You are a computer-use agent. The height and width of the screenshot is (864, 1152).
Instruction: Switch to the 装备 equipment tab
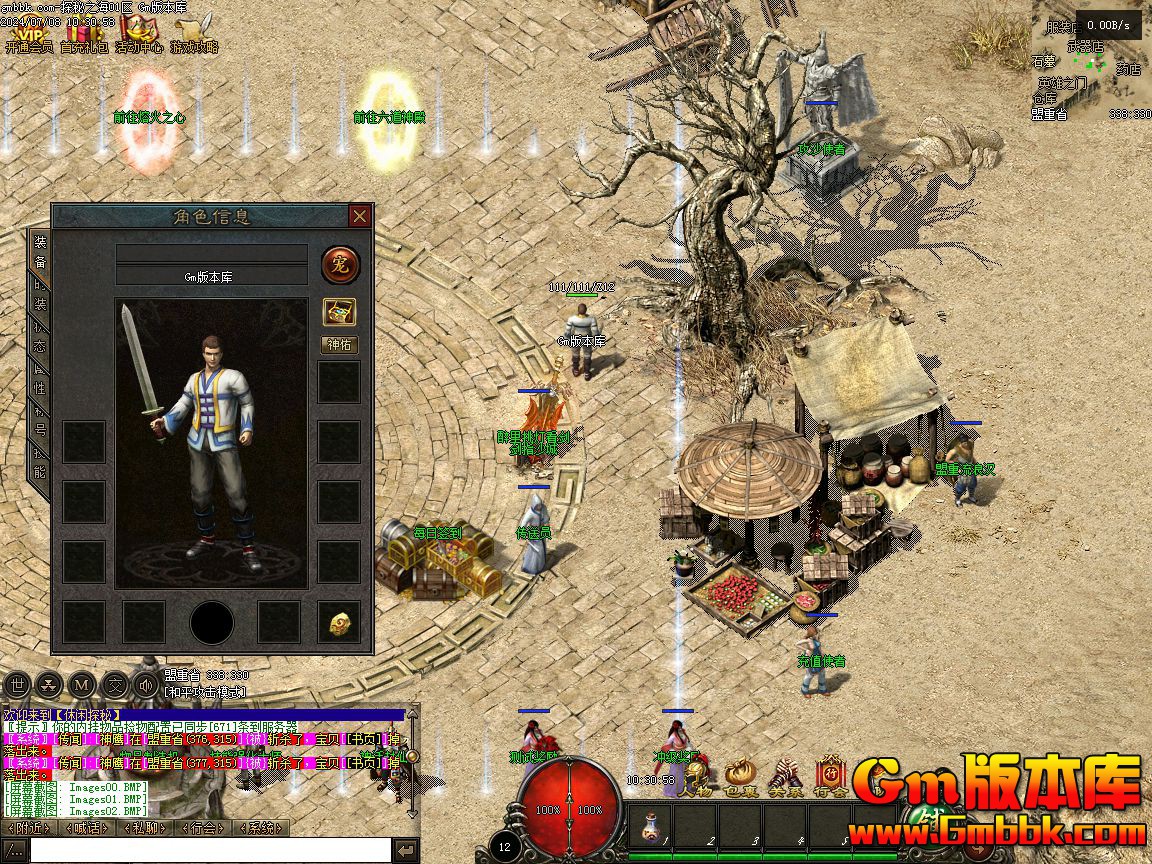click(40, 251)
